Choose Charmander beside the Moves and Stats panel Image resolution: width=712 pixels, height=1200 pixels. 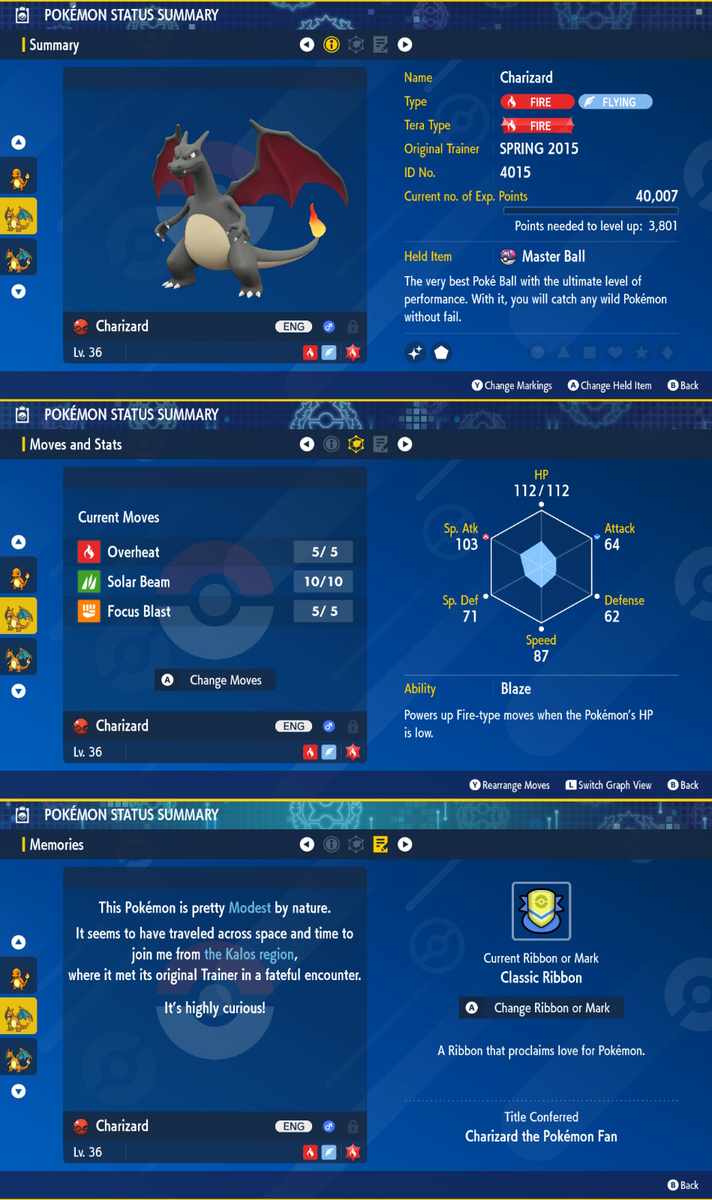[x=19, y=576]
